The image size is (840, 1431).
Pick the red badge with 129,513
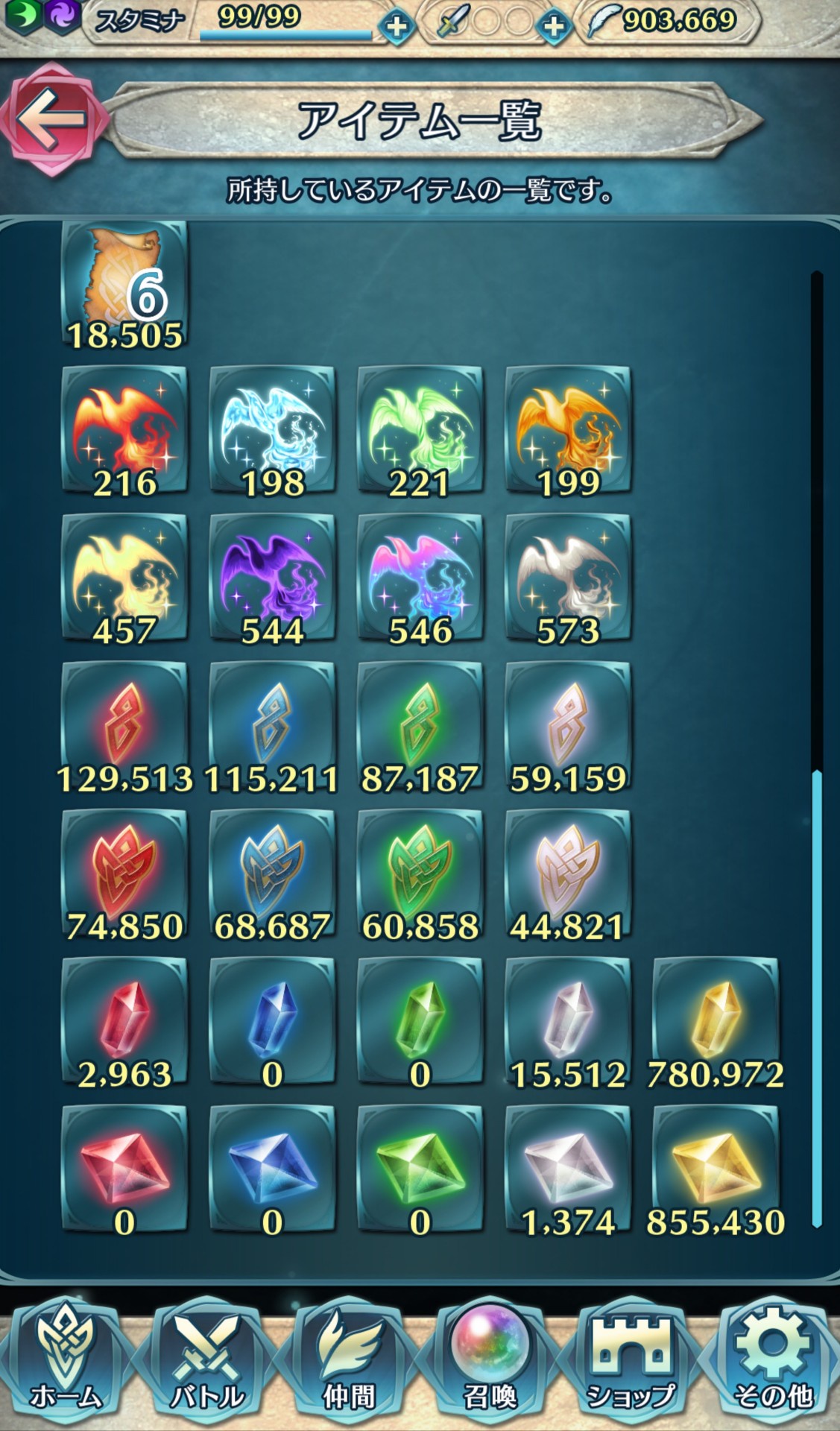[124, 726]
